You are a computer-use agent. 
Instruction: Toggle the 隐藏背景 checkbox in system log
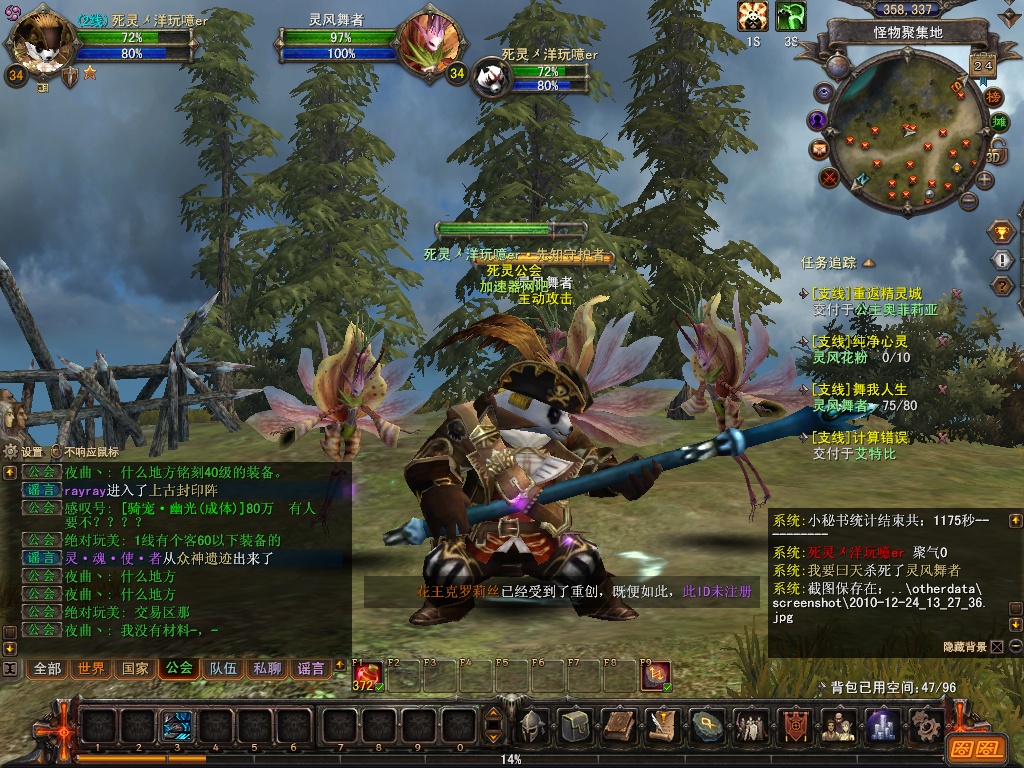[x=996, y=647]
